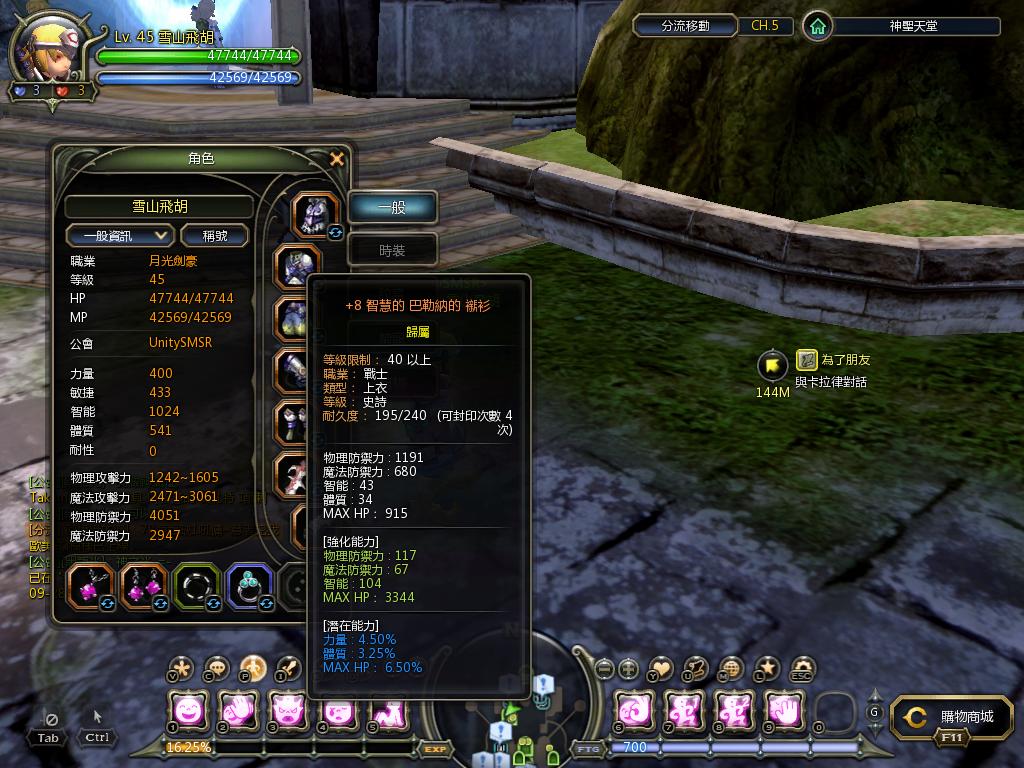The width and height of the screenshot is (1024, 768).
Task: Close the 角色 character window
Action: coord(337,159)
